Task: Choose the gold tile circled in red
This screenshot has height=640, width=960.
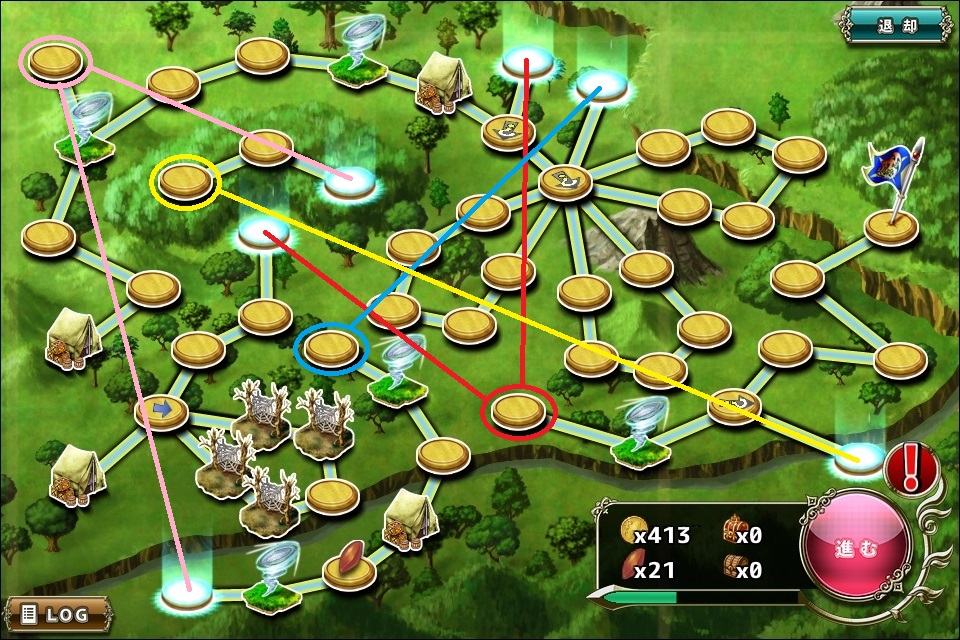Action: [518, 409]
